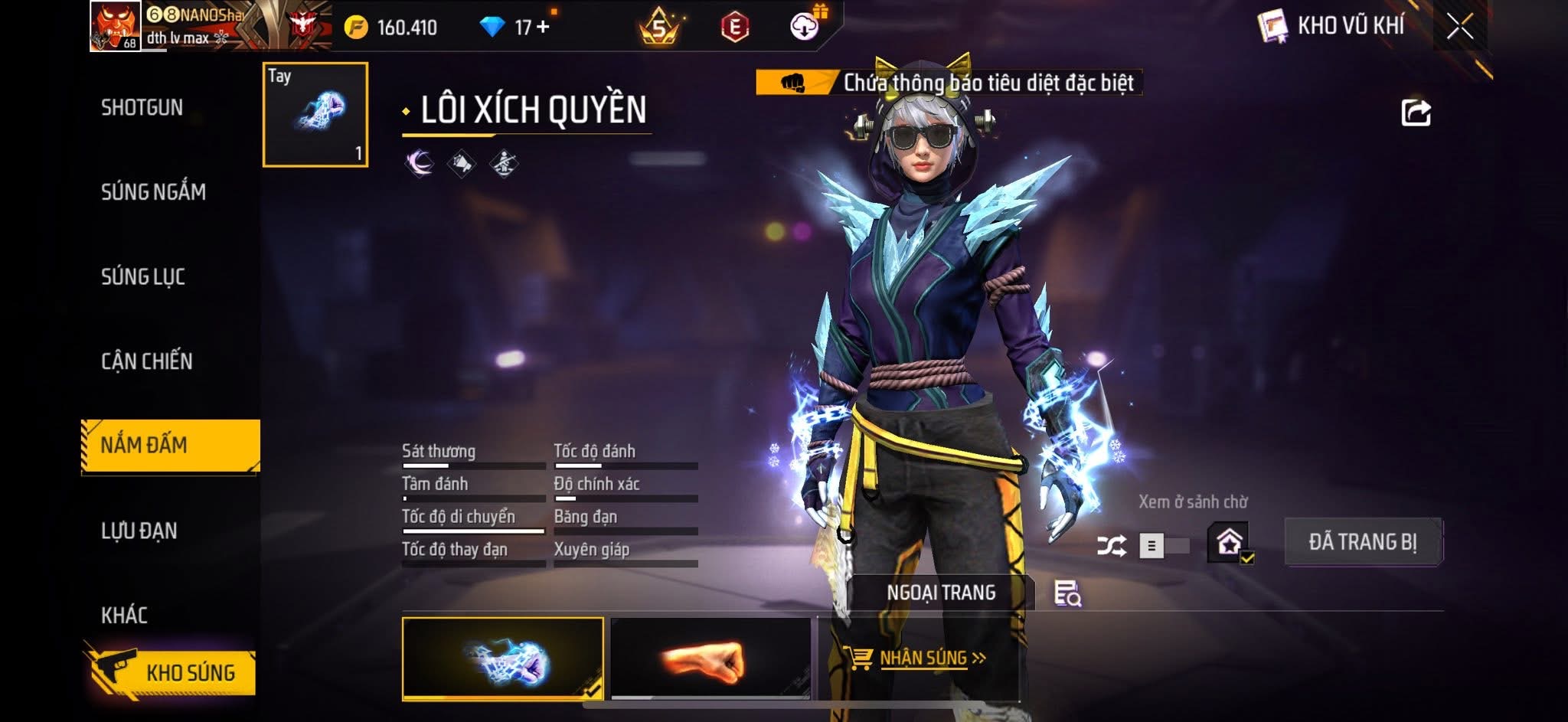Switch to the KHÁC category
Screen dimensions: 1568x722
point(124,615)
